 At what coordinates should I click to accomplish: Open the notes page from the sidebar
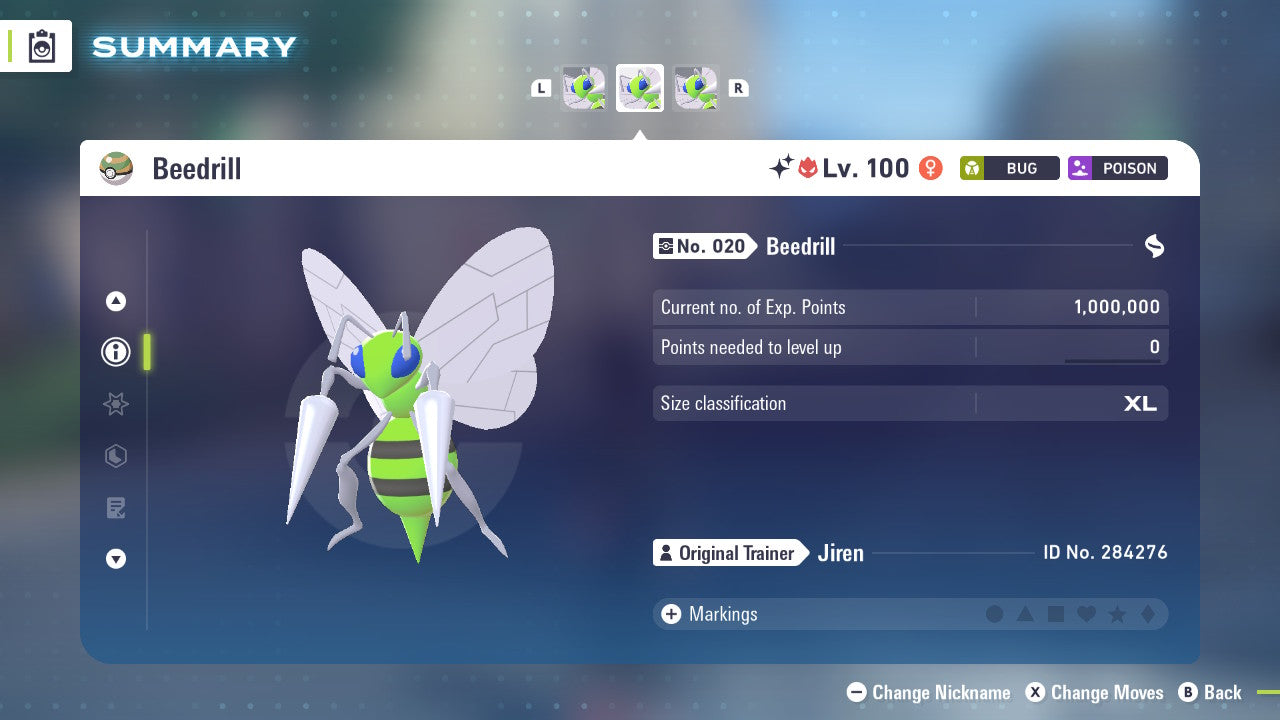pos(115,508)
